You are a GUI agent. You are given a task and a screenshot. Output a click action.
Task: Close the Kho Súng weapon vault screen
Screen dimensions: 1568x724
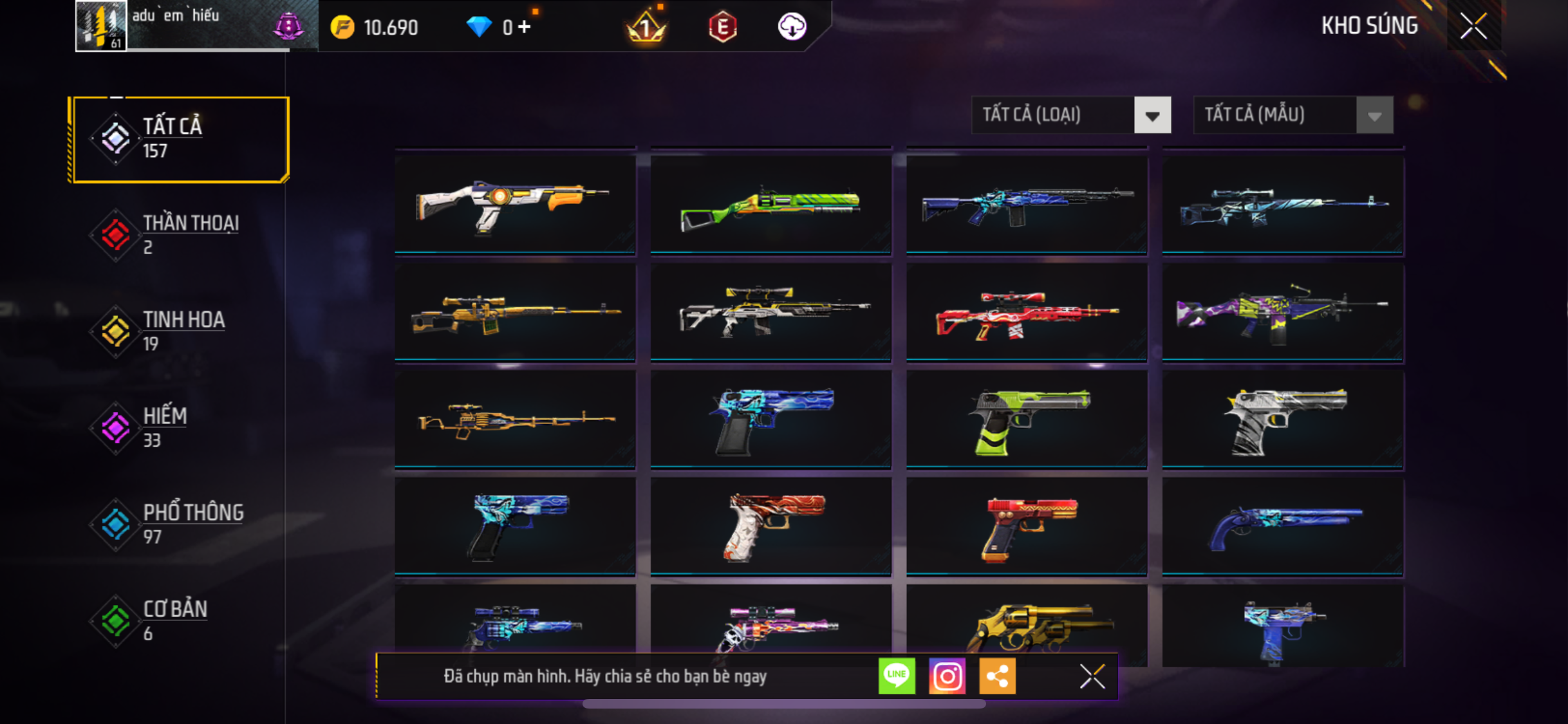(x=1473, y=26)
